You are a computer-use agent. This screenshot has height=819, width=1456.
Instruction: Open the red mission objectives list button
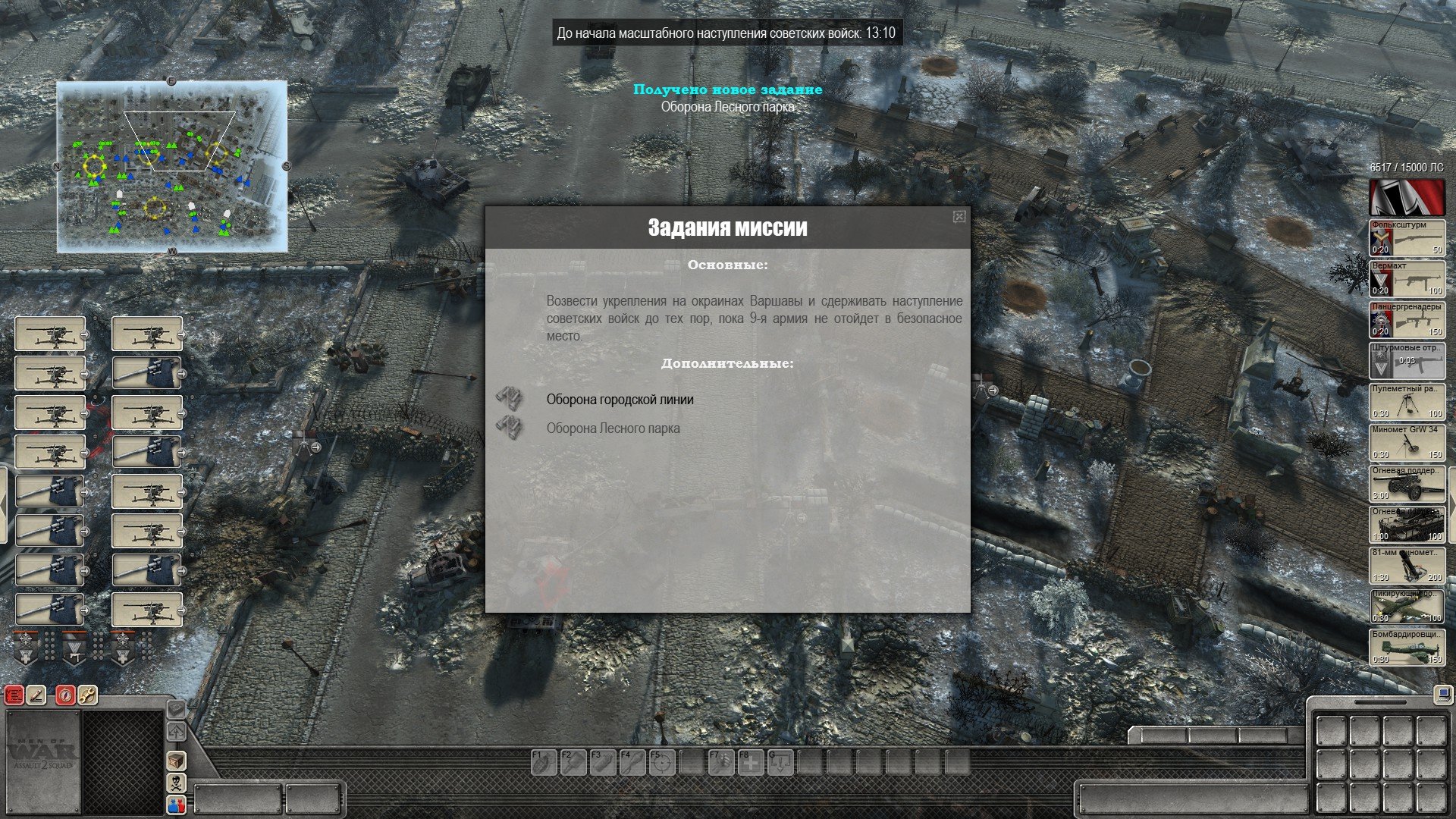14,695
